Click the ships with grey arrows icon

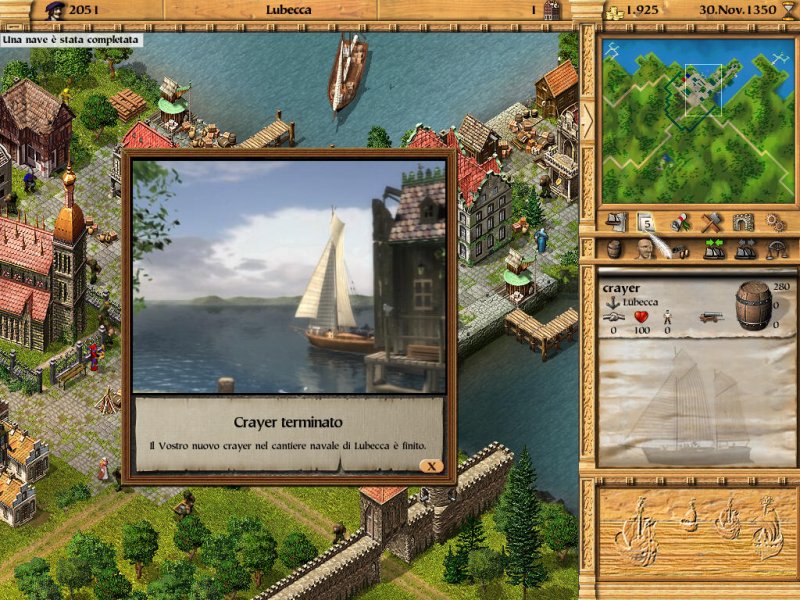[744, 250]
